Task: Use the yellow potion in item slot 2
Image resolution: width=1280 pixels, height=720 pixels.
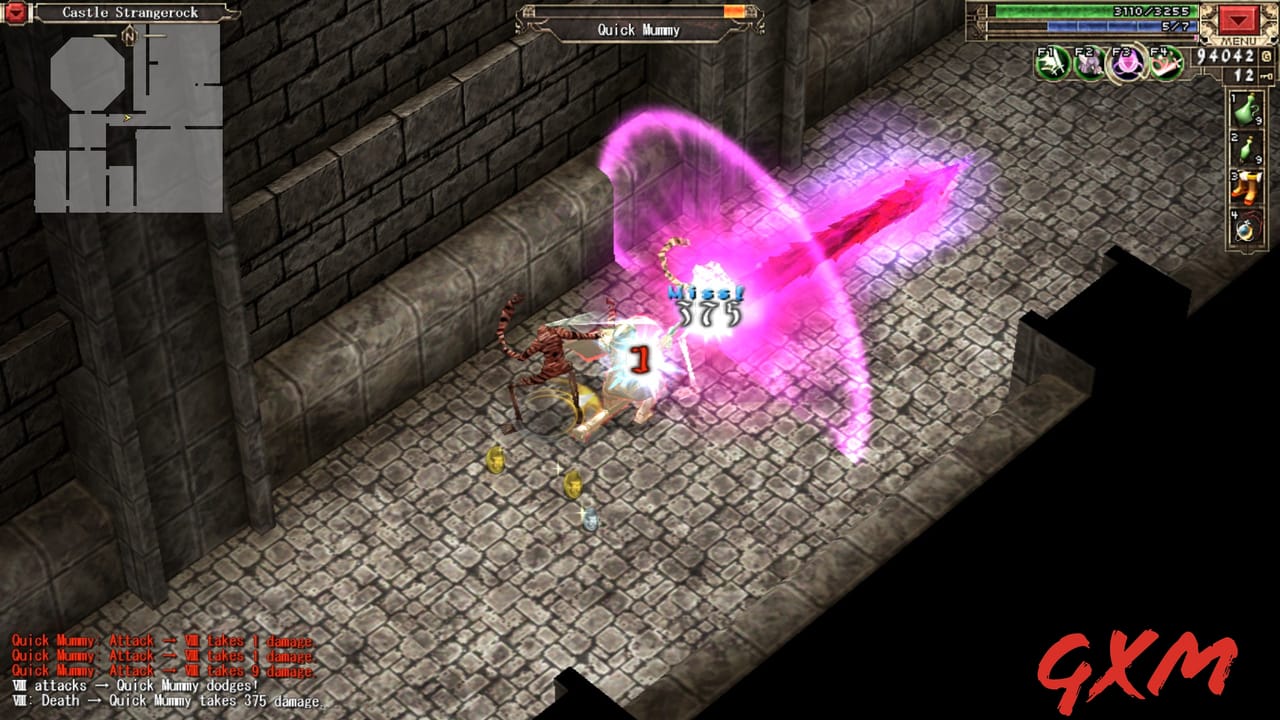Action: click(x=1246, y=148)
